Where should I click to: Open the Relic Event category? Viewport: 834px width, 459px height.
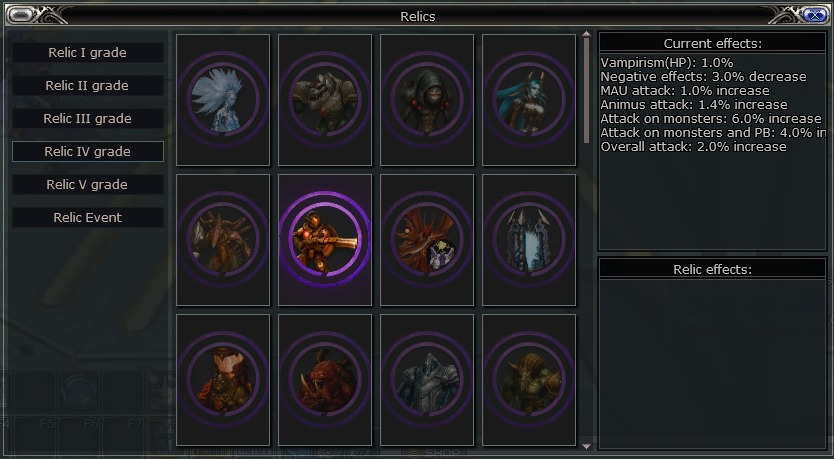point(88,217)
